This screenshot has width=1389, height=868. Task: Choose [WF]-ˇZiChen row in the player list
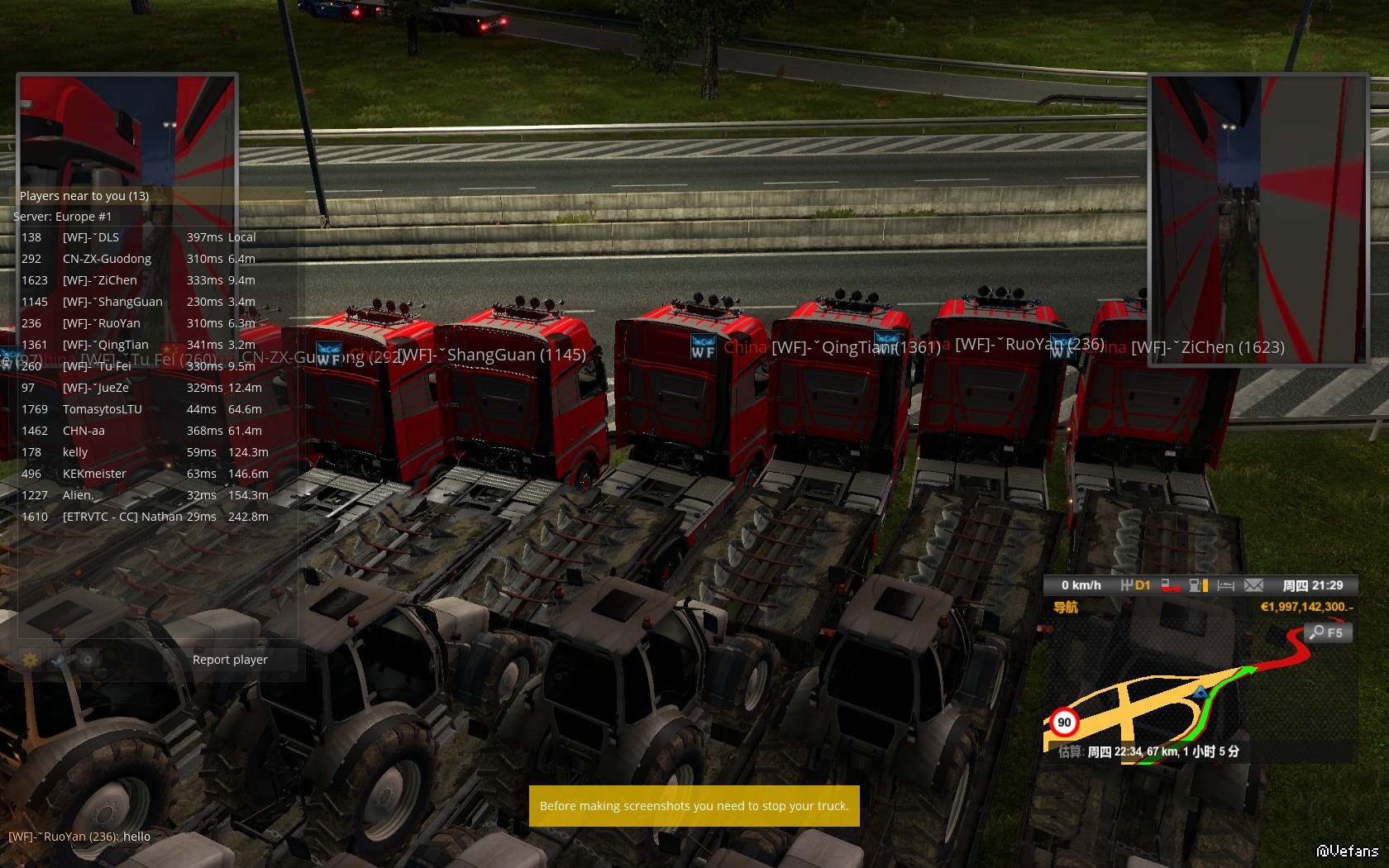(x=100, y=280)
